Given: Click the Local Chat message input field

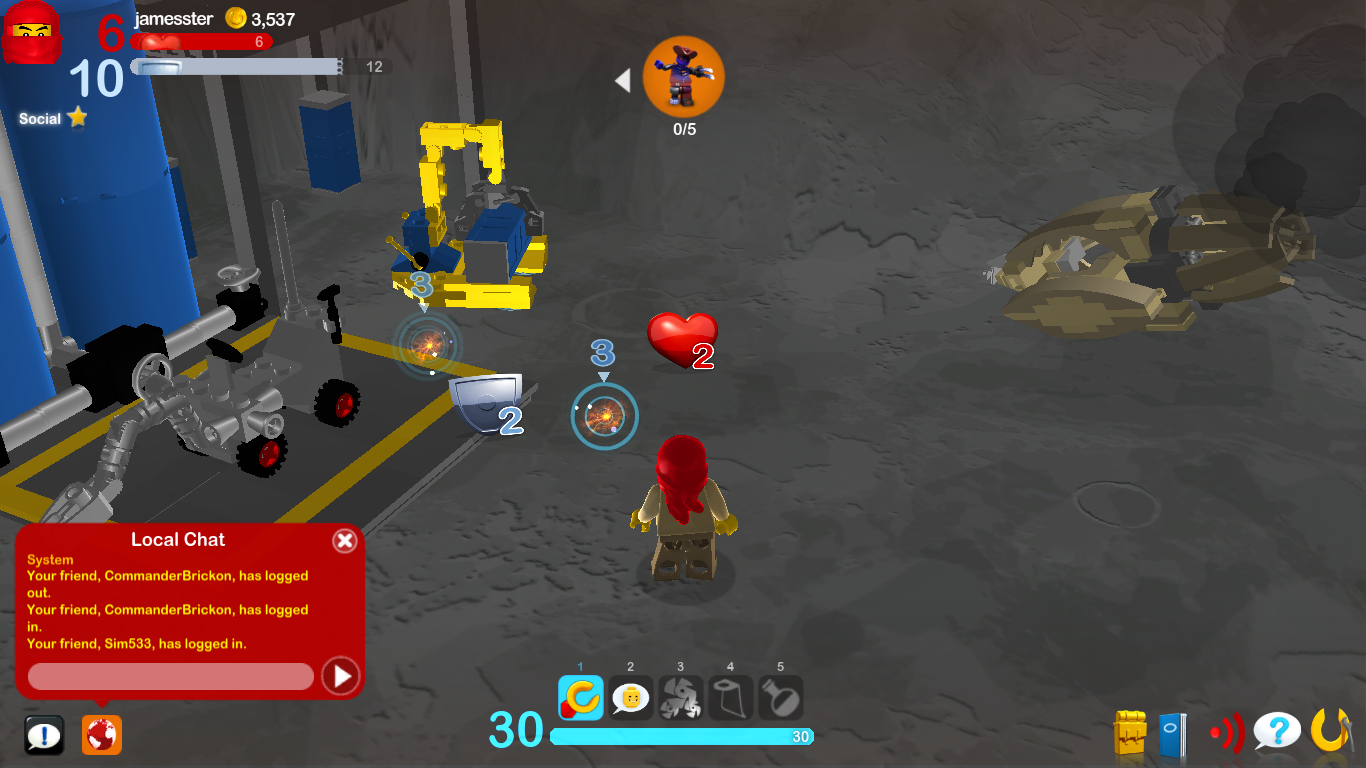Looking at the screenshot, I should click(171, 677).
